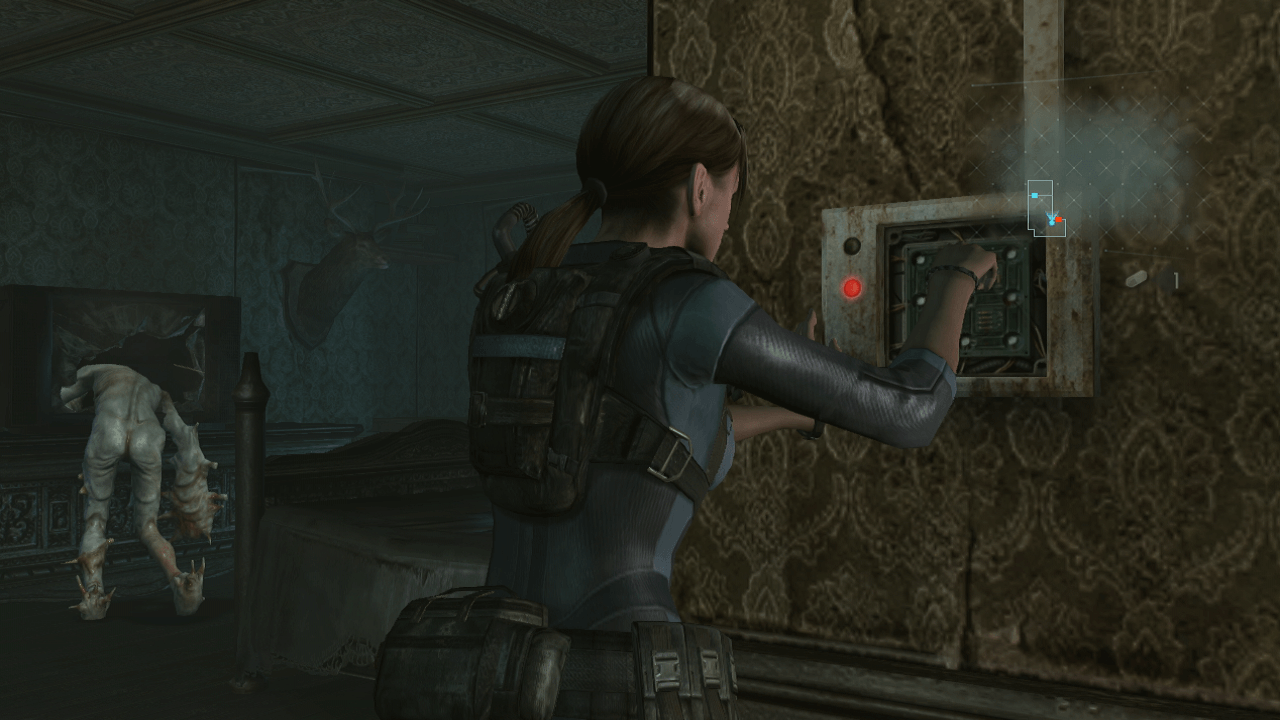
Task: Click the red marker on the minimap
Action: [1058, 219]
